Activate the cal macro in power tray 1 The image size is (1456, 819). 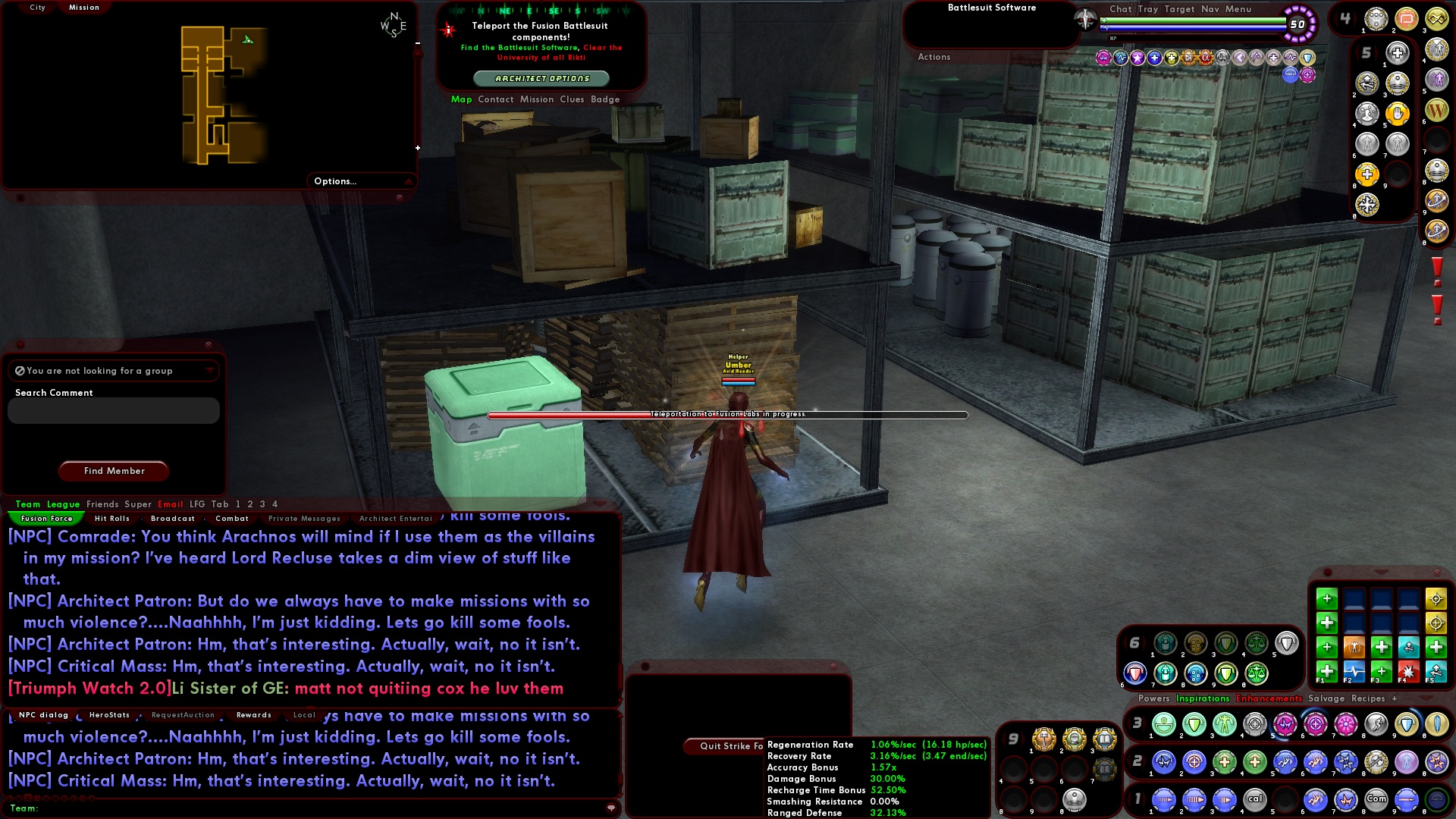[x=1255, y=799]
